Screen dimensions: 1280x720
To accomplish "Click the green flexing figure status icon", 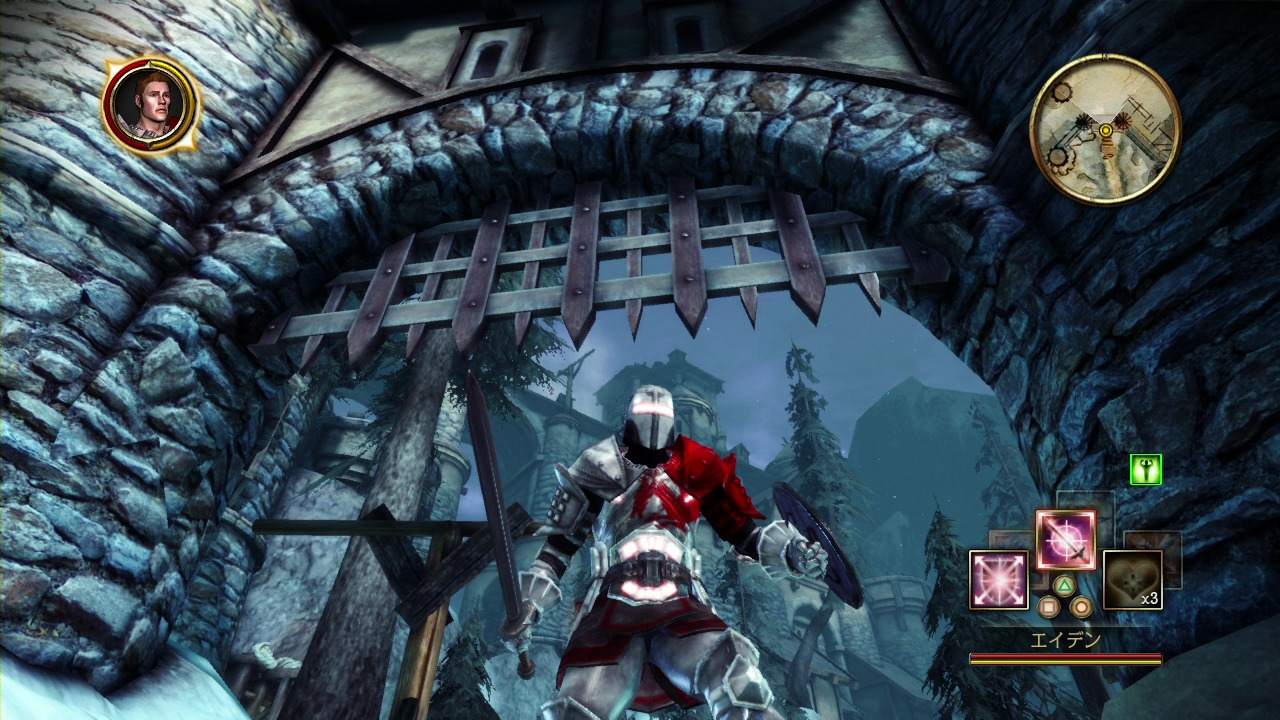I will pyautogui.click(x=1145, y=469).
